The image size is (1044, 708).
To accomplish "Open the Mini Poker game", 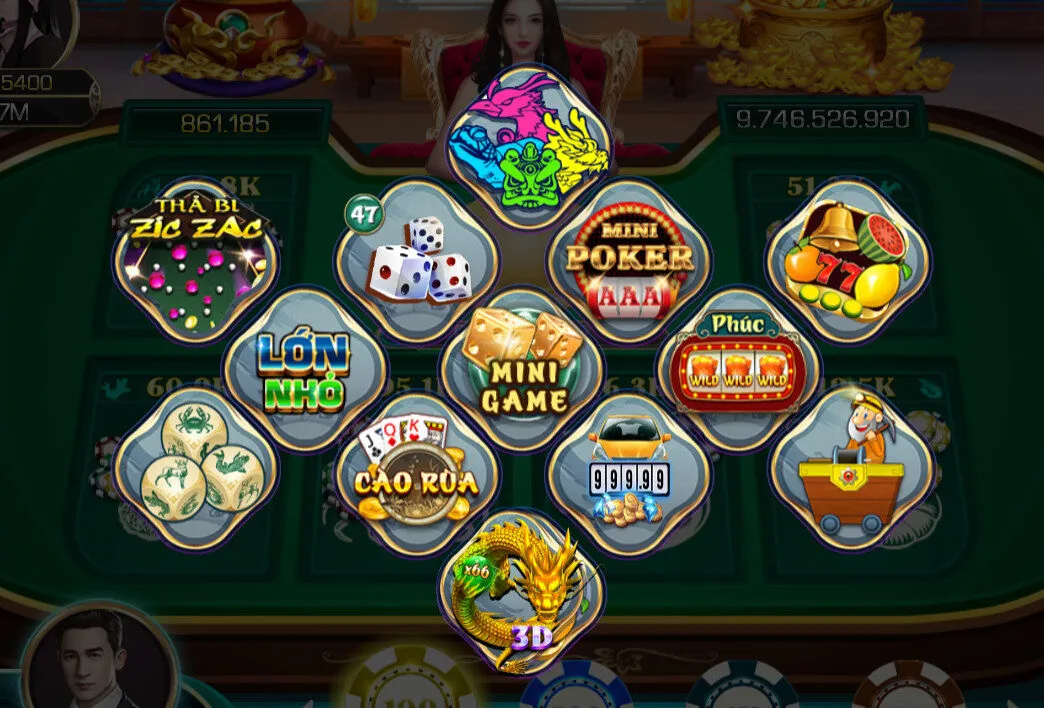I will pos(629,262).
